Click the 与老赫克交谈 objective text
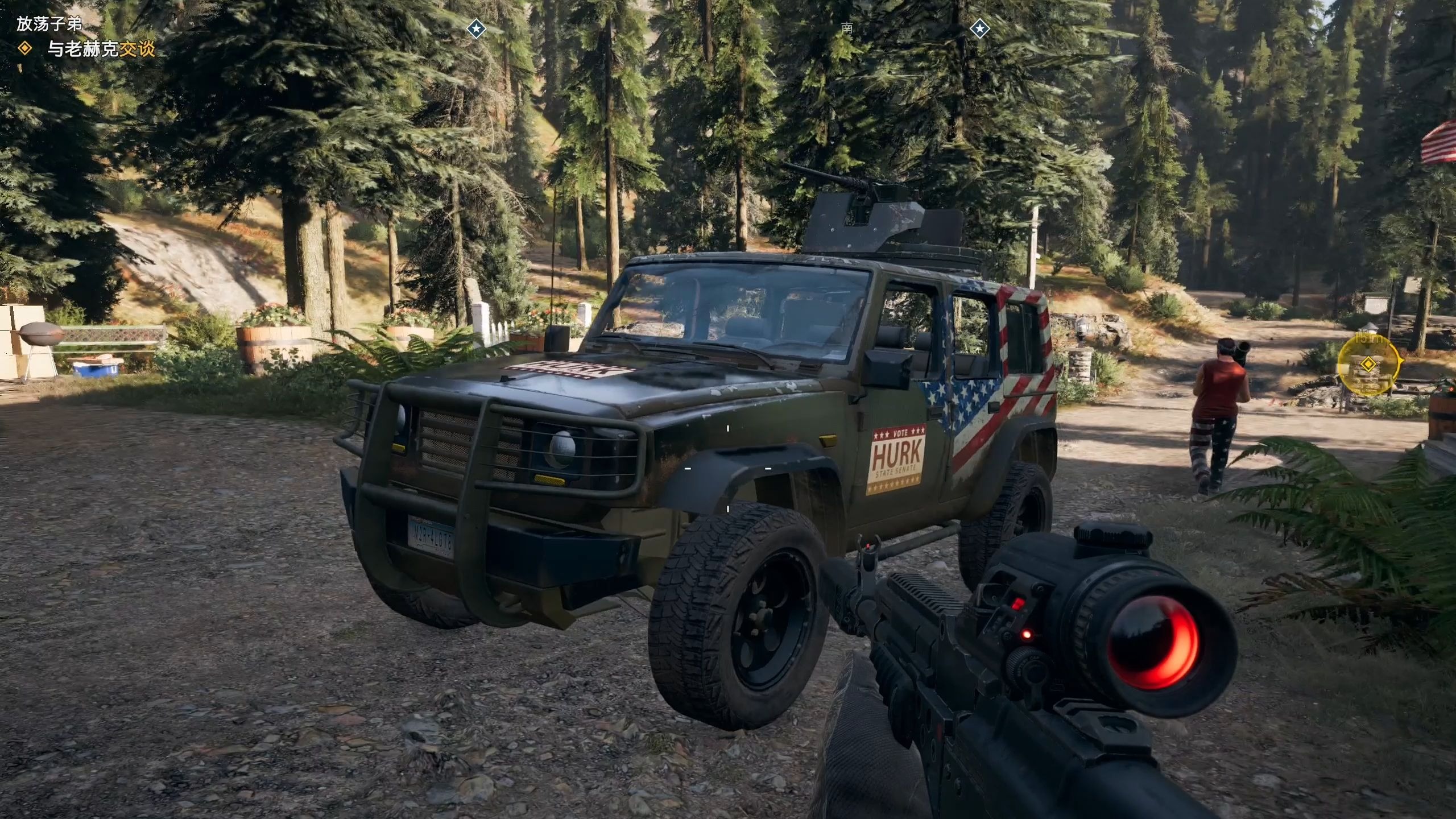The height and width of the screenshot is (819, 1456). click(x=101, y=49)
